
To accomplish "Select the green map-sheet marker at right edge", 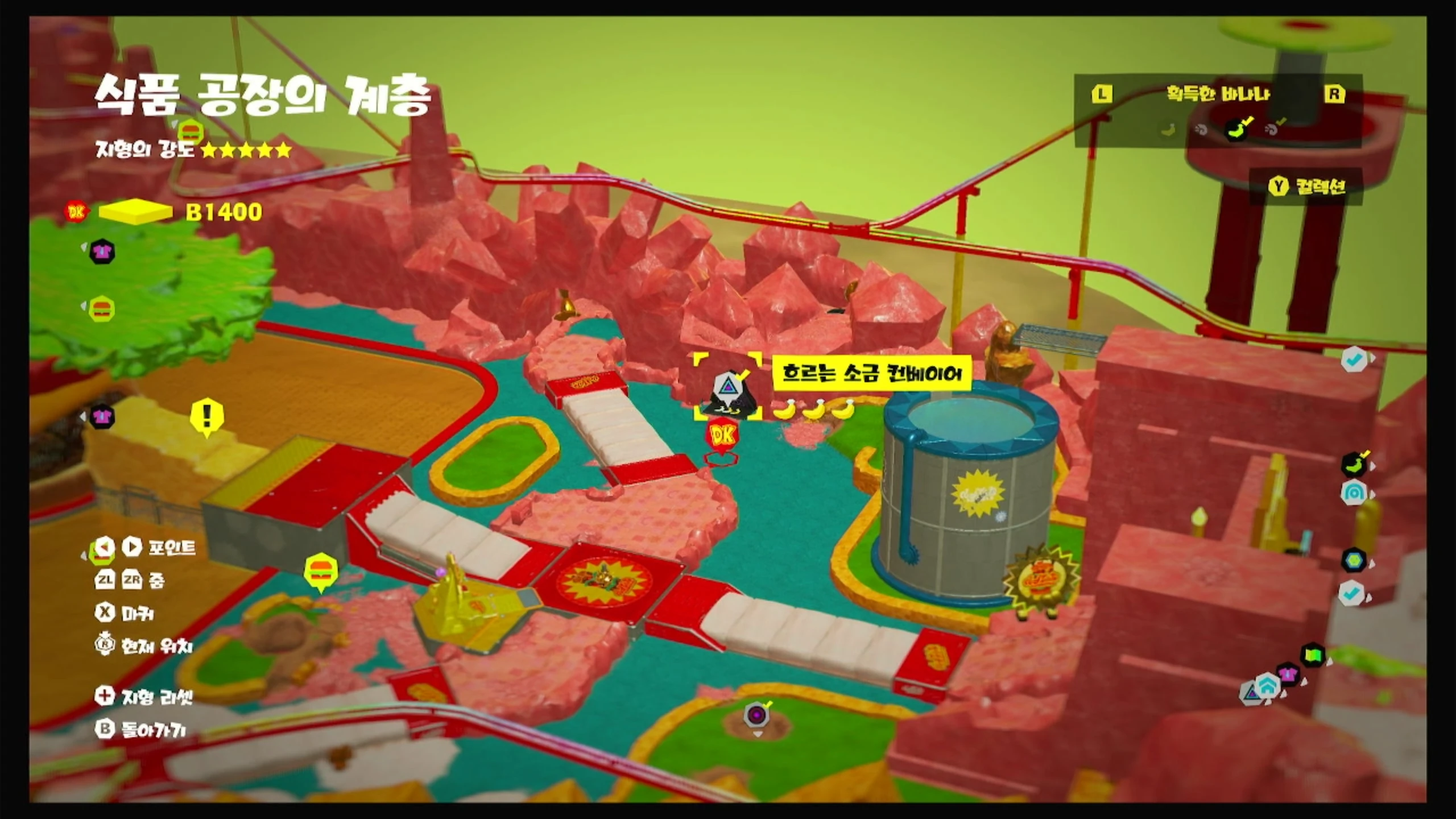I will [x=1312, y=655].
